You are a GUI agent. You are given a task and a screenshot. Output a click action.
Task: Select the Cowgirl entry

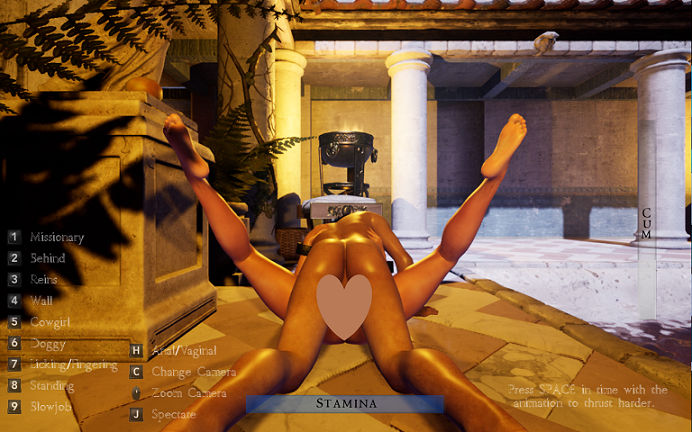pos(50,322)
